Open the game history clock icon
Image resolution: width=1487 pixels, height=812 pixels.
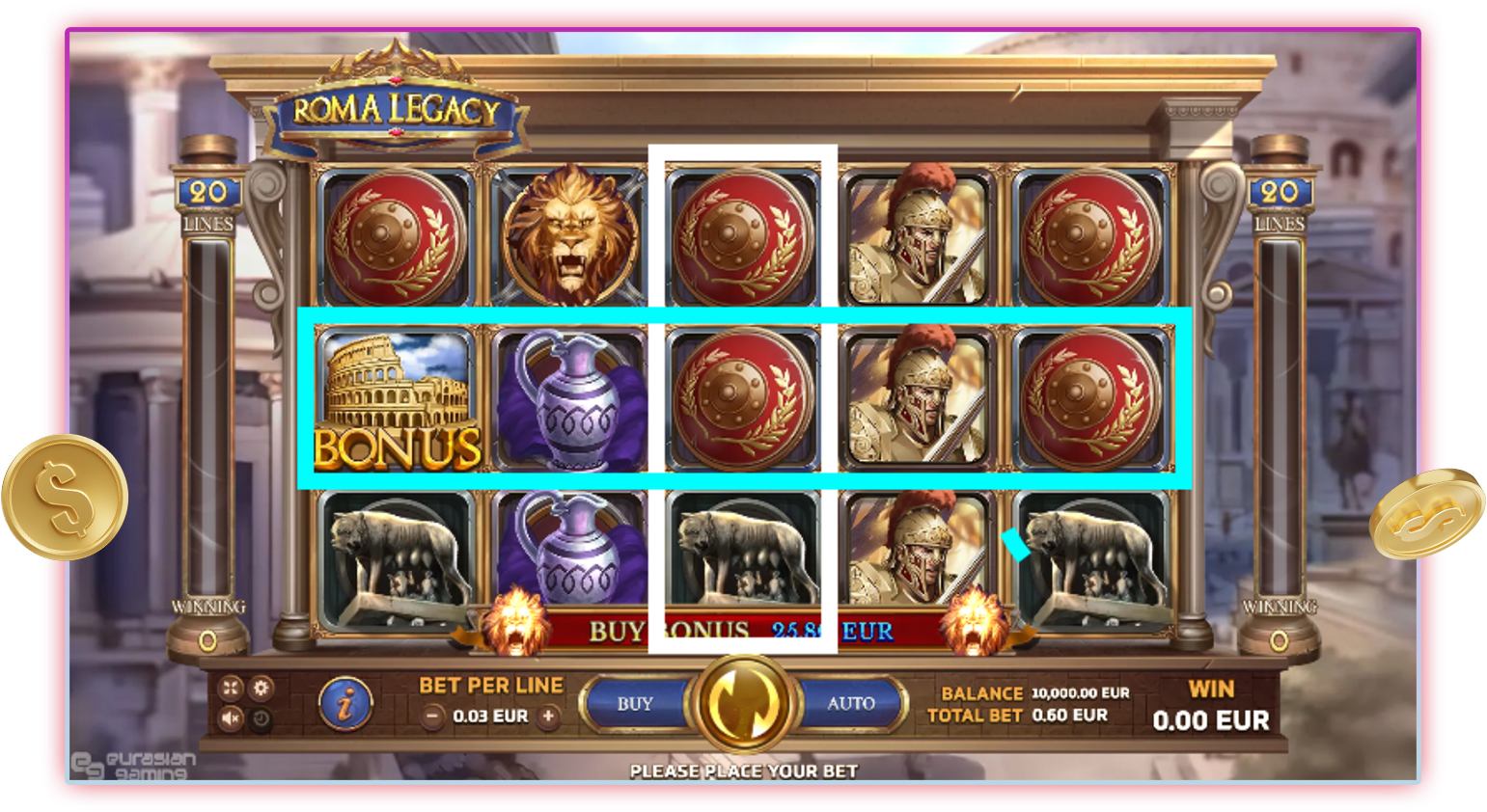(261, 719)
